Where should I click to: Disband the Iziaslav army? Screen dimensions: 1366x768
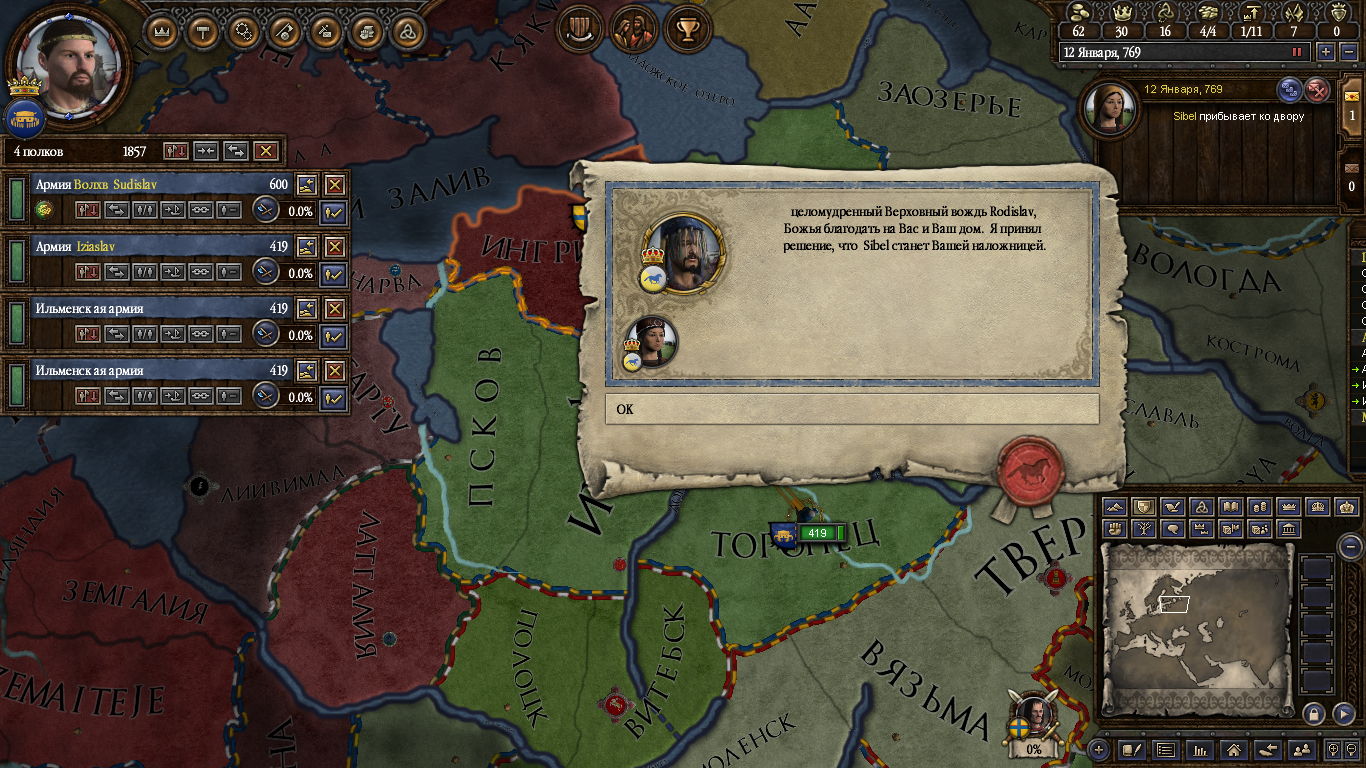334,247
